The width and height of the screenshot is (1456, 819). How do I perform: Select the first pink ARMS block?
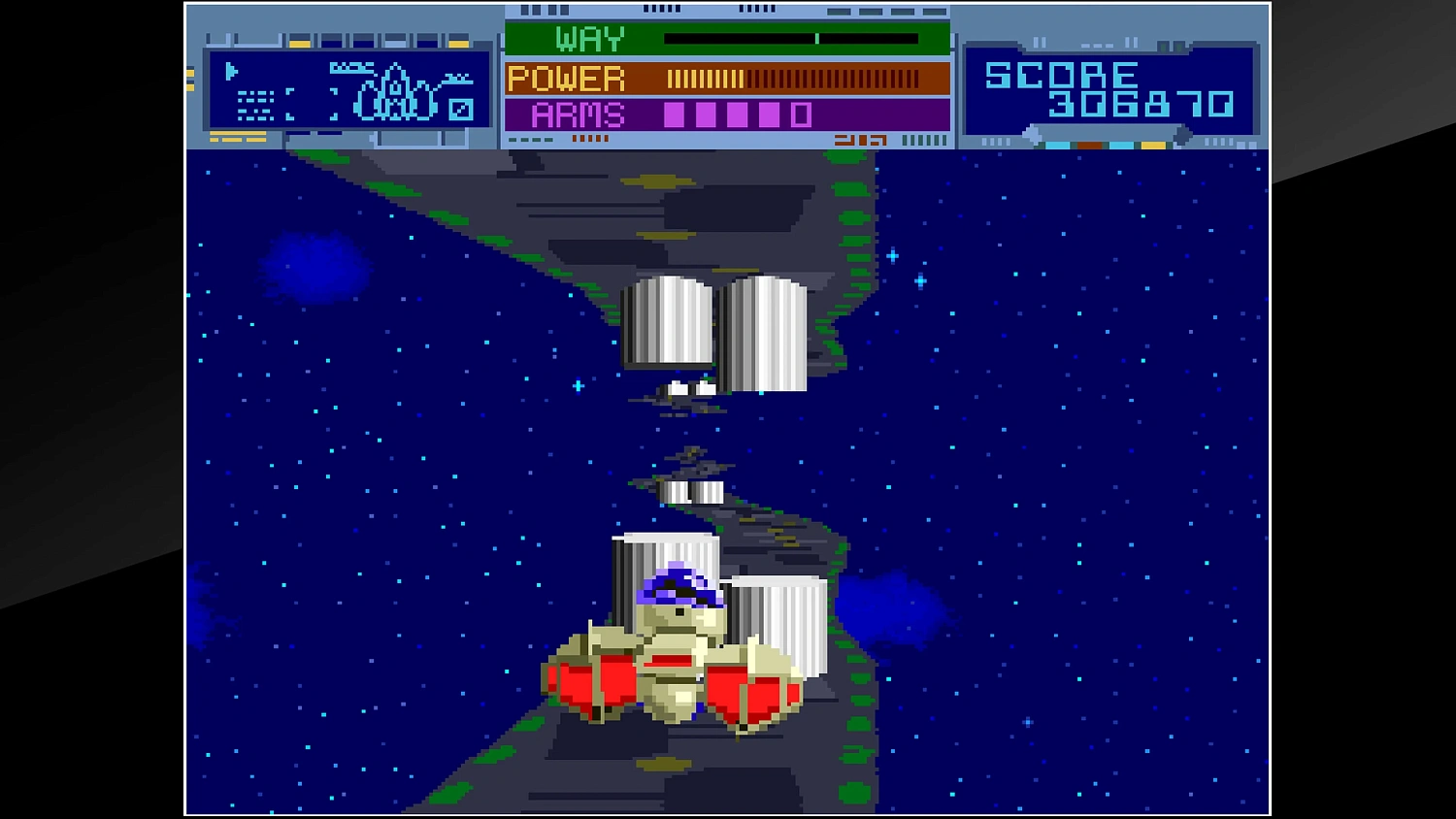[675, 115]
